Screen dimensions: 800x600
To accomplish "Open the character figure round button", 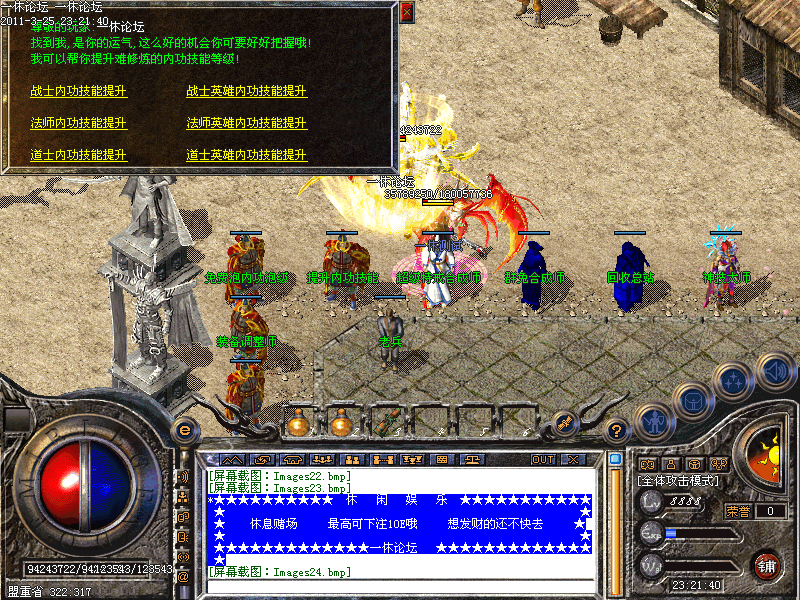I will click(x=652, y=421).
